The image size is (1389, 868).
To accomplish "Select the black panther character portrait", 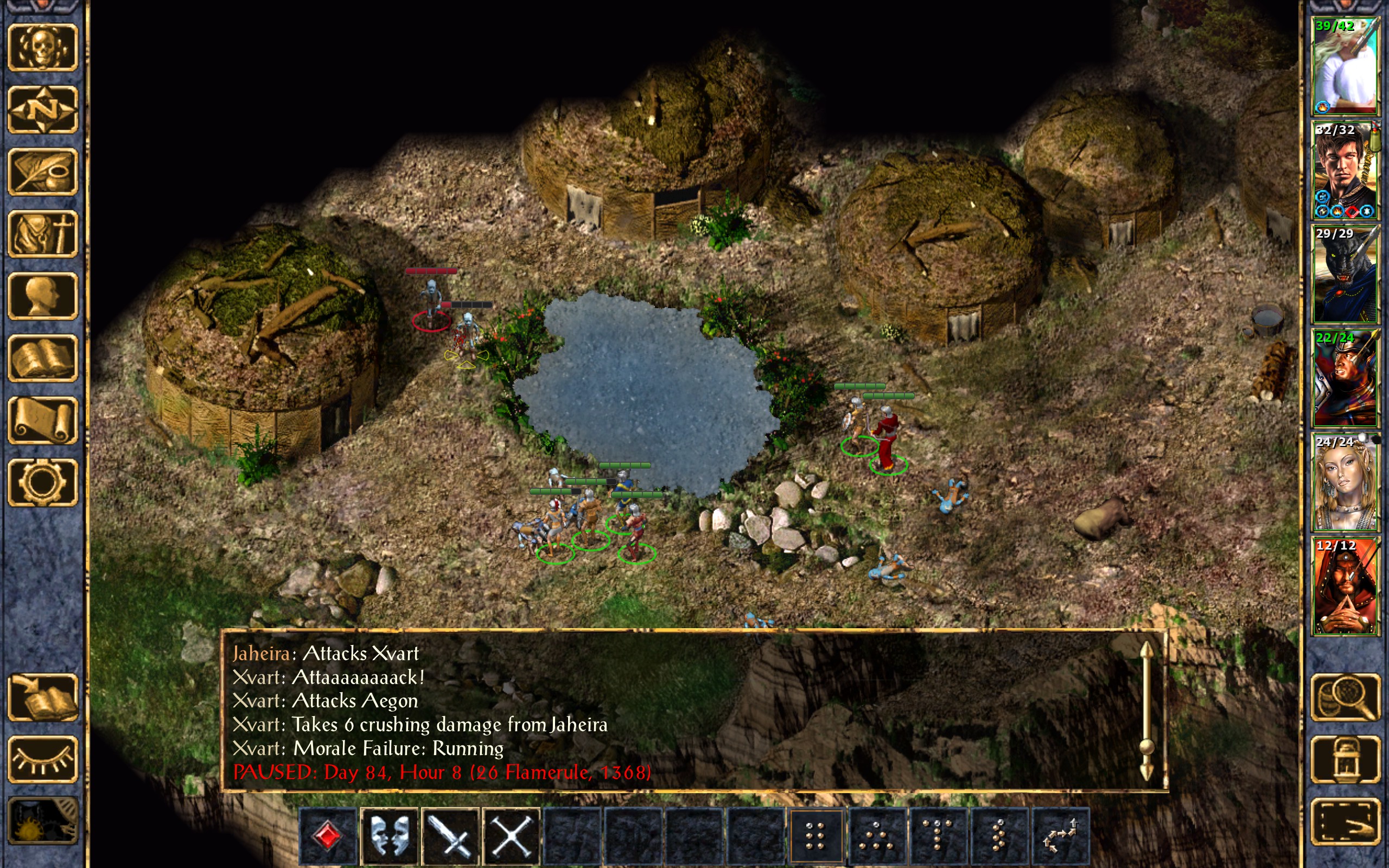I will [x=1345, y=274].
